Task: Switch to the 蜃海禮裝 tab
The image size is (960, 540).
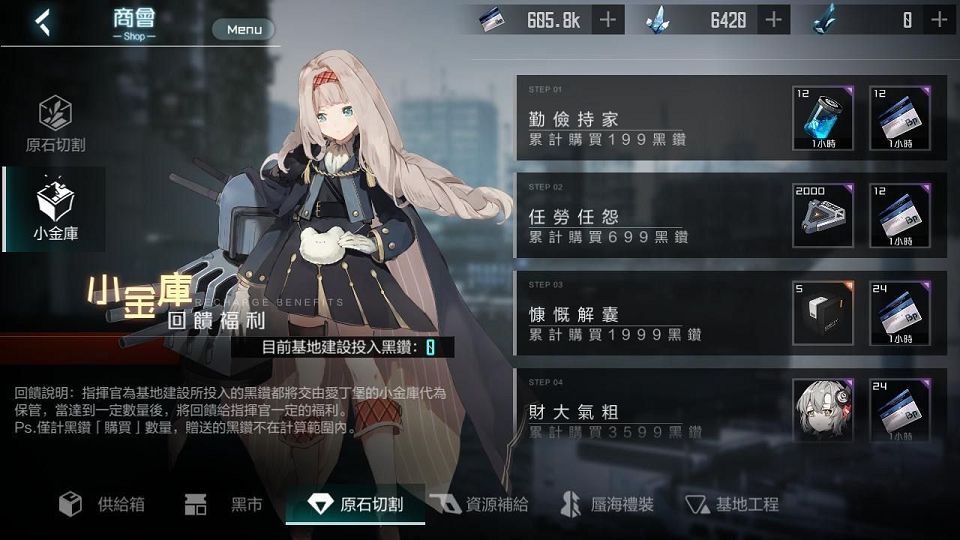Action: (607, 504)
